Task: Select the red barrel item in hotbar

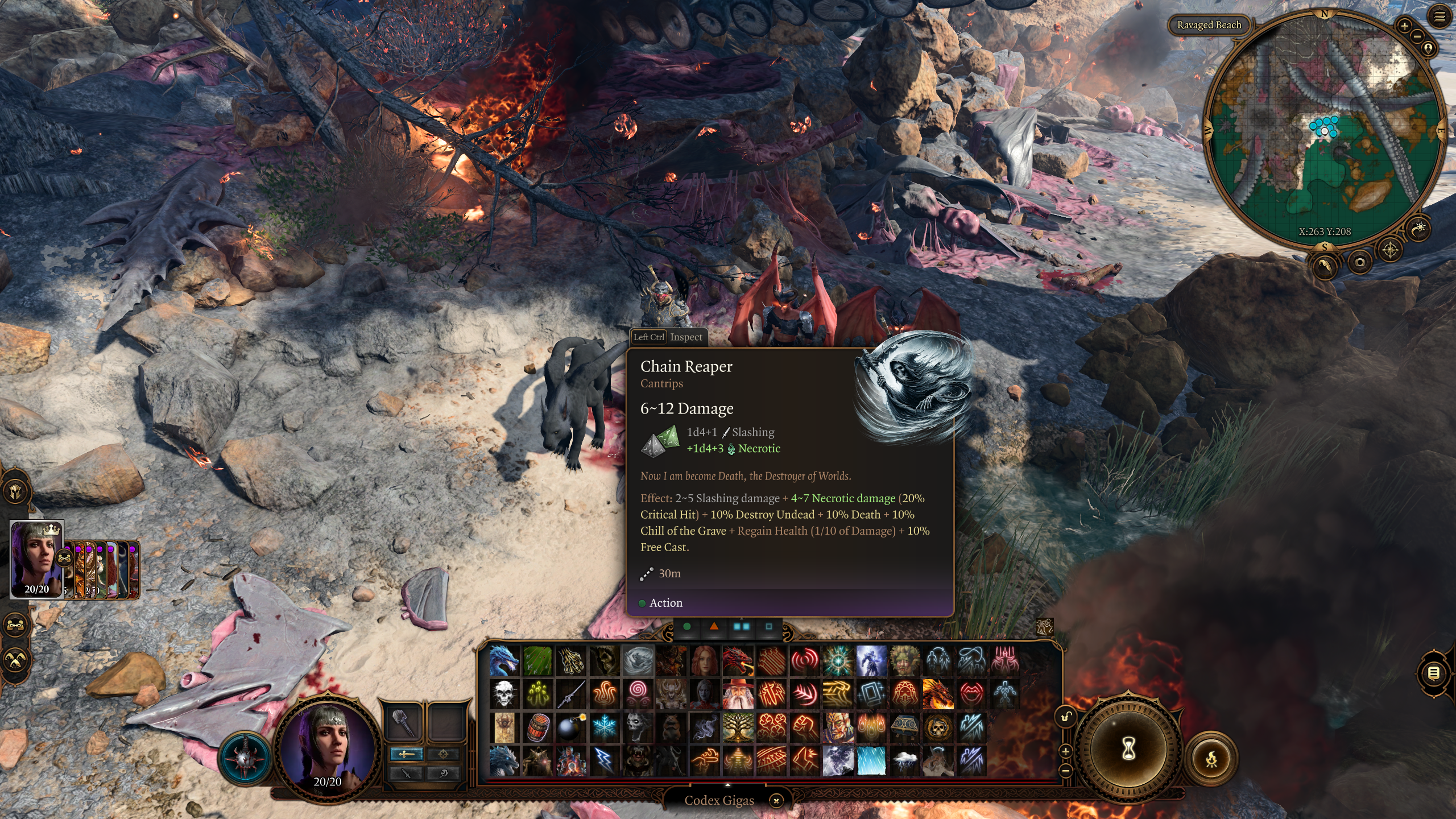Action: tap(537, 727)
